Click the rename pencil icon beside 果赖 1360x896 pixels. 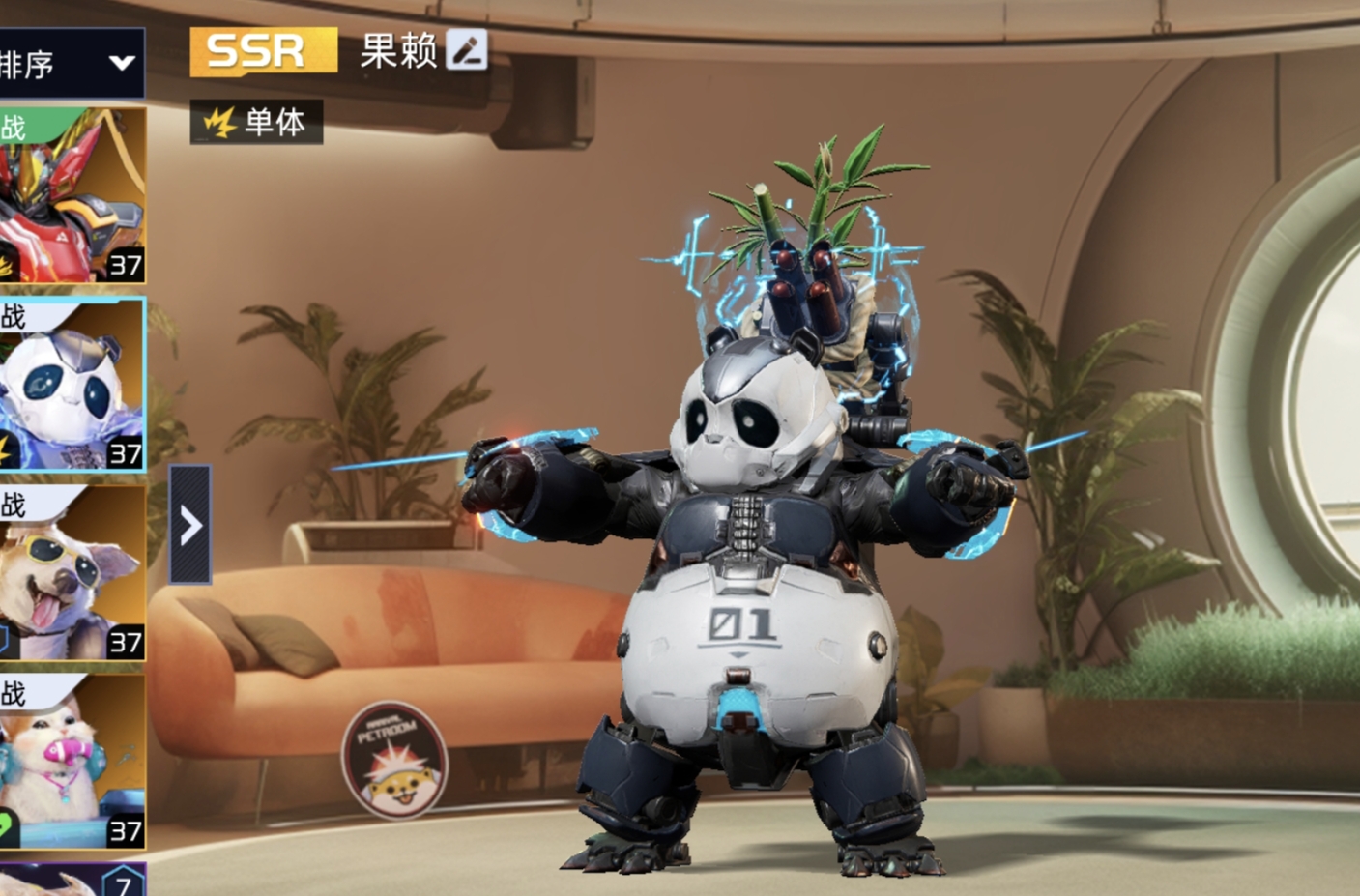[x=467, y=51]
